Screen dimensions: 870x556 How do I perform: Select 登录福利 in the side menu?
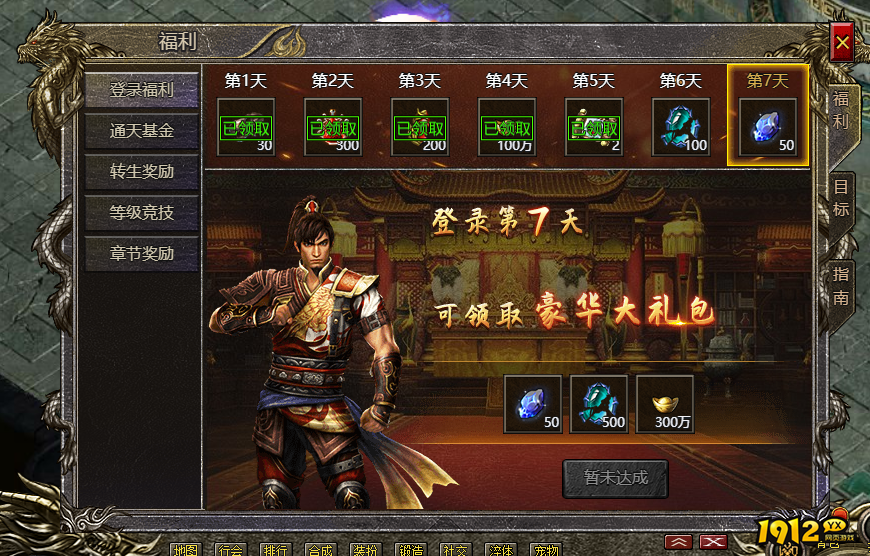point(141,90)
